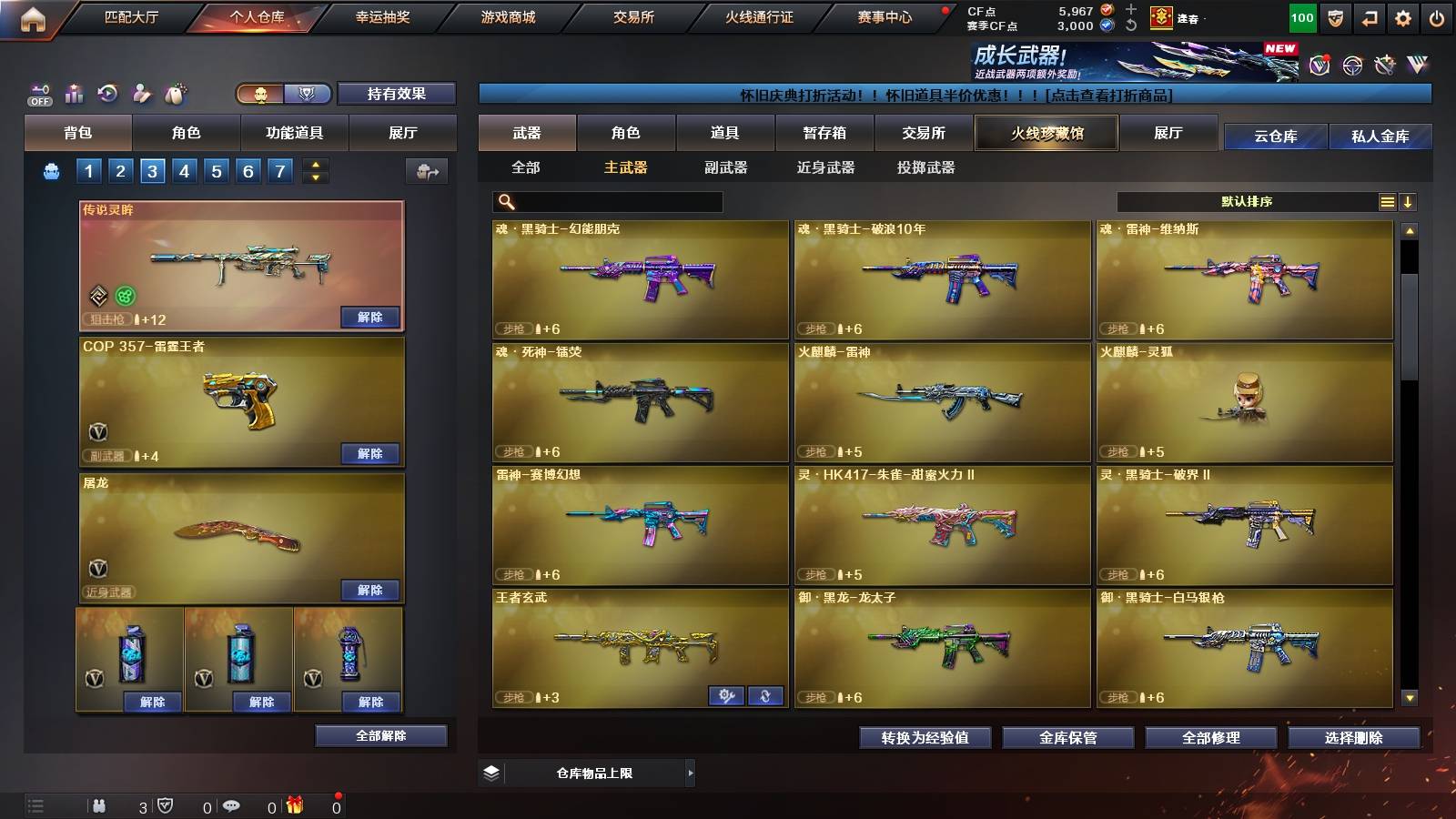
Task: Click the 全部解除 button
Action: tap(379, 735)
